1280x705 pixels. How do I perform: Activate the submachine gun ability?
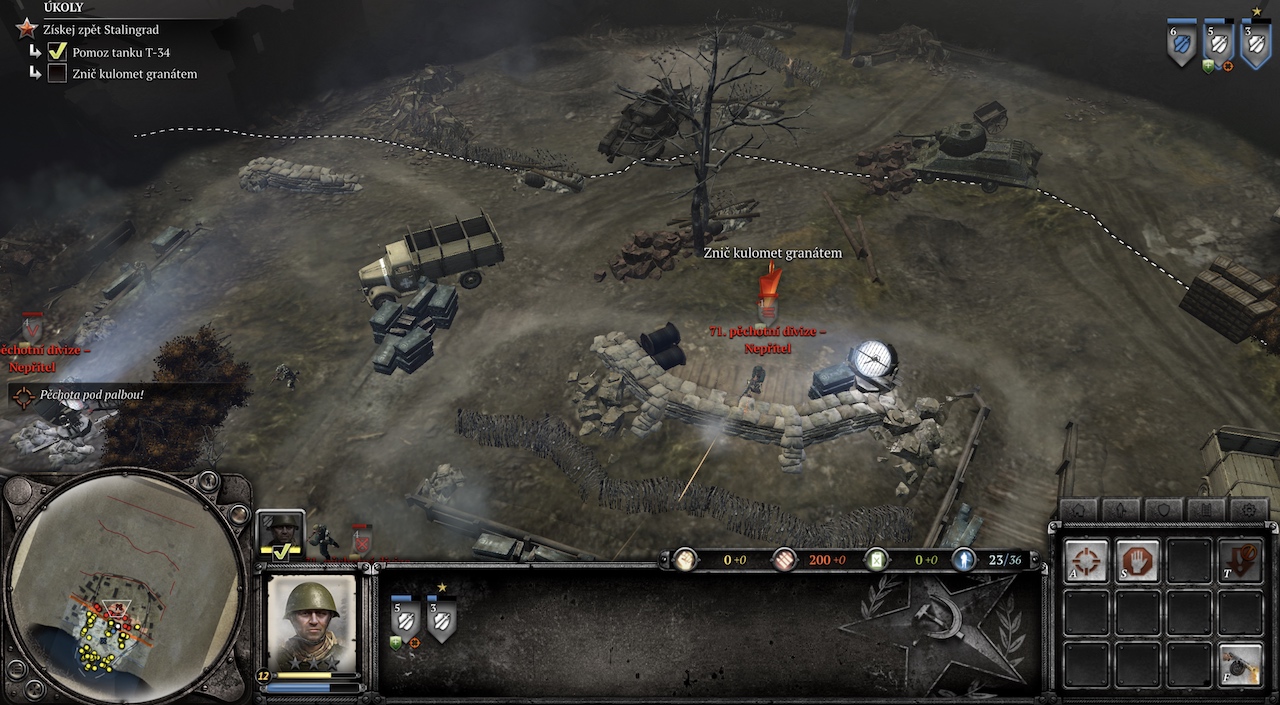coord(1240,665)
